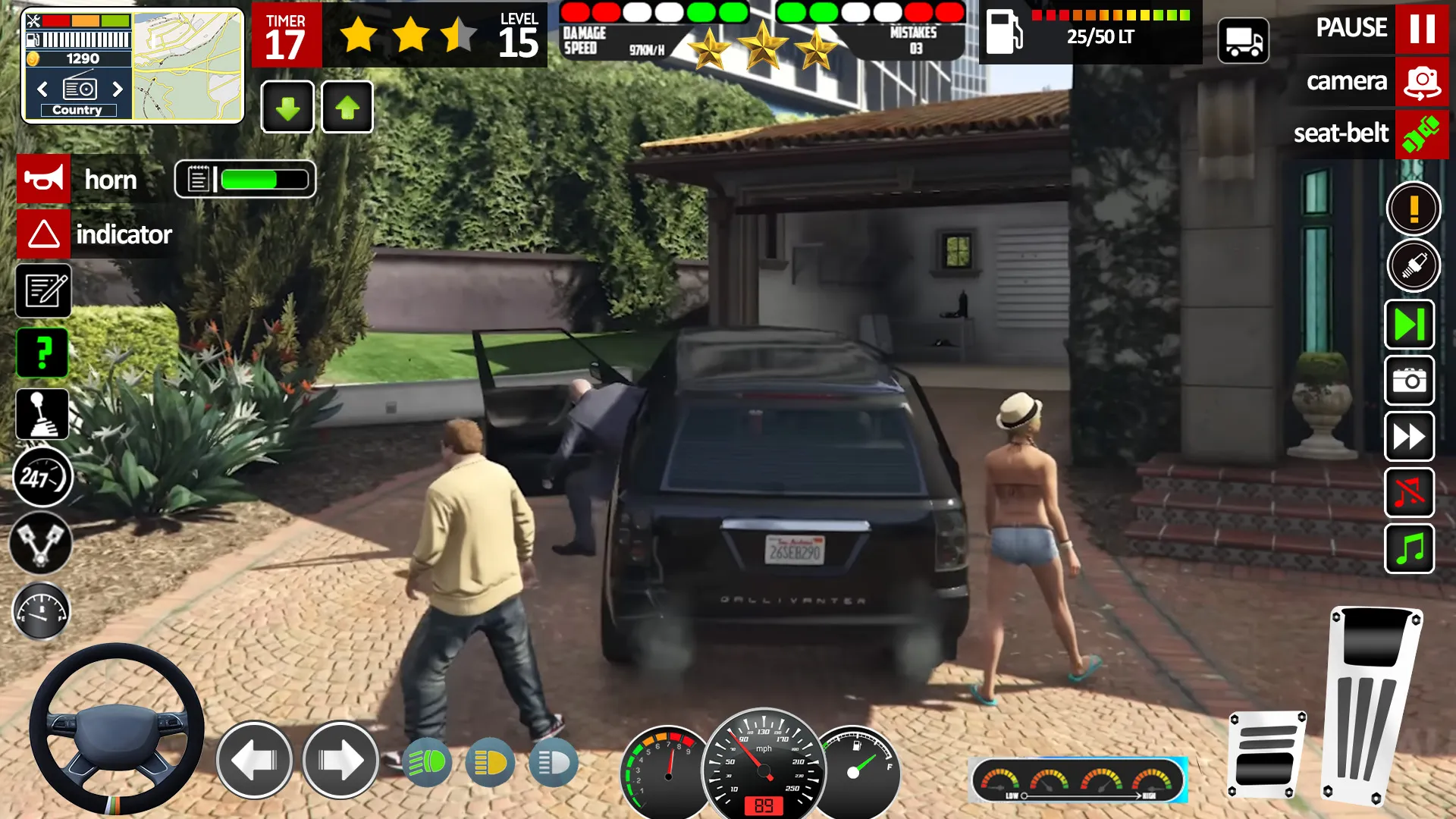Honk the horn

point(43,180)
